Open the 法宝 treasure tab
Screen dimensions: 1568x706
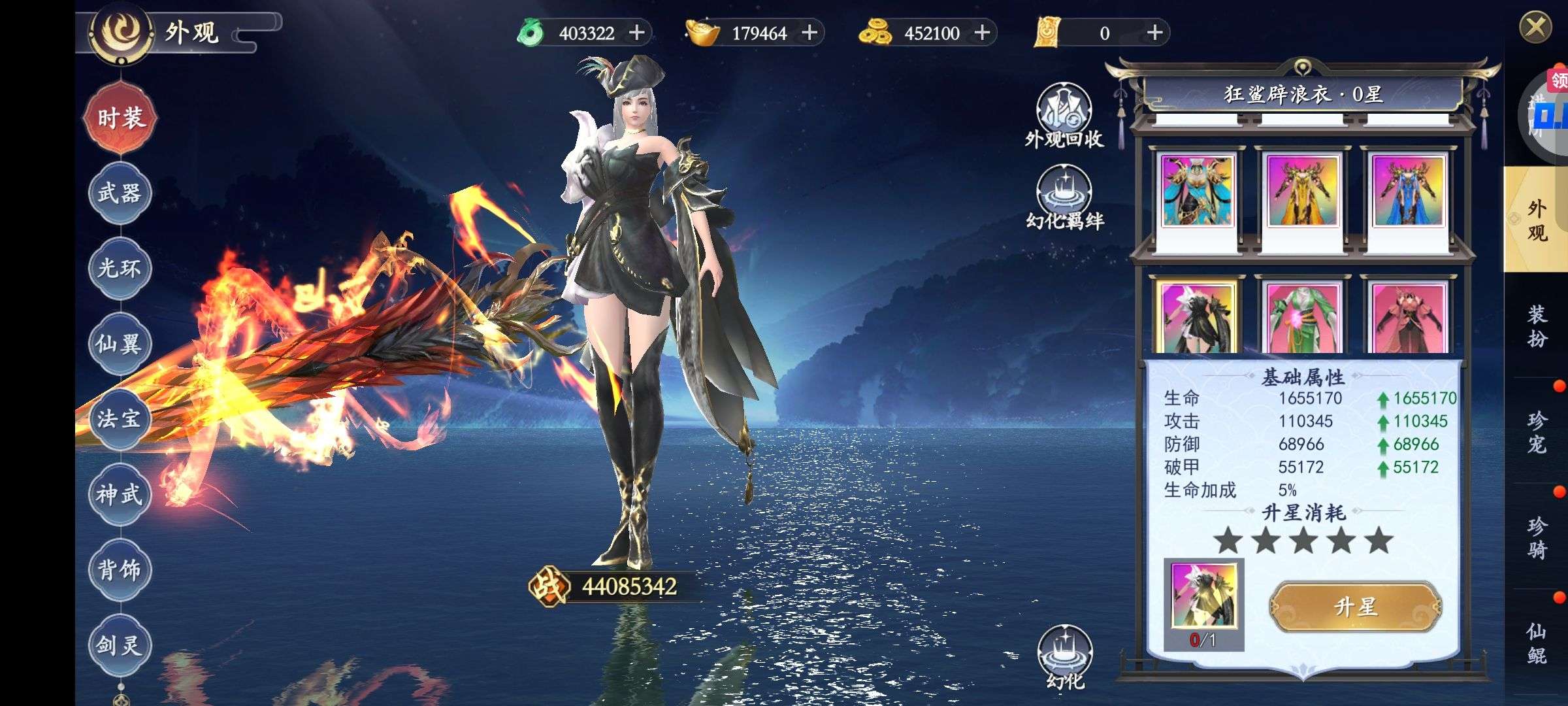(120, 419)
